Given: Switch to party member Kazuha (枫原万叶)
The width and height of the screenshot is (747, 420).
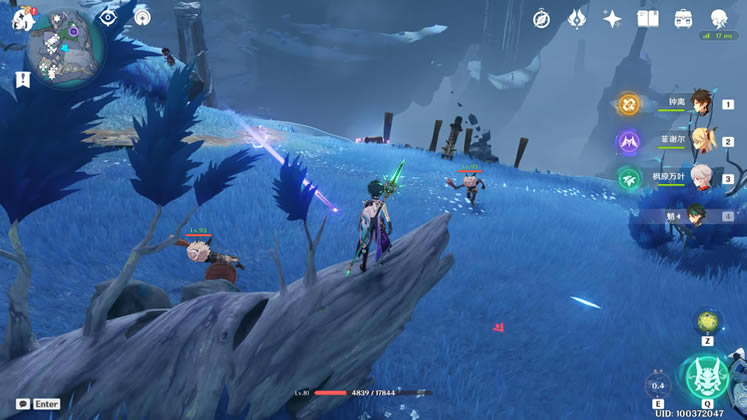Looking at the screenshot, I should coord(702,177).
